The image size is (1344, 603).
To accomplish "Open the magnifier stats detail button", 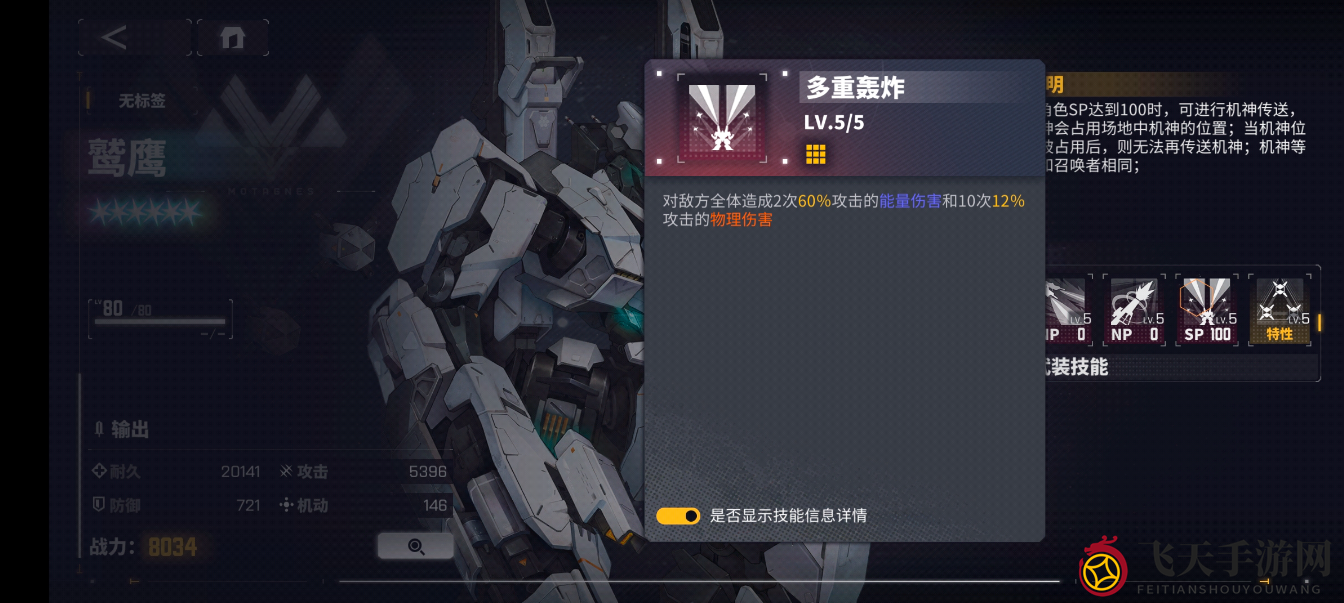I will (x=416, y=546).
